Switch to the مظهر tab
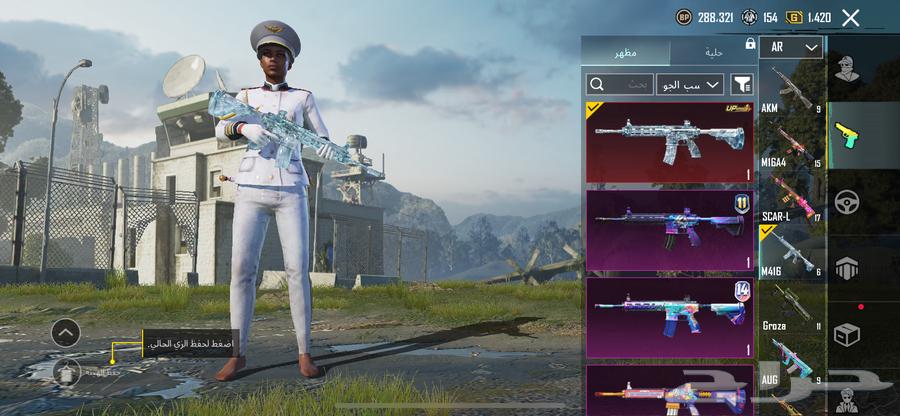Viewport: 900px width, 416px height. (x=627, y=51)
